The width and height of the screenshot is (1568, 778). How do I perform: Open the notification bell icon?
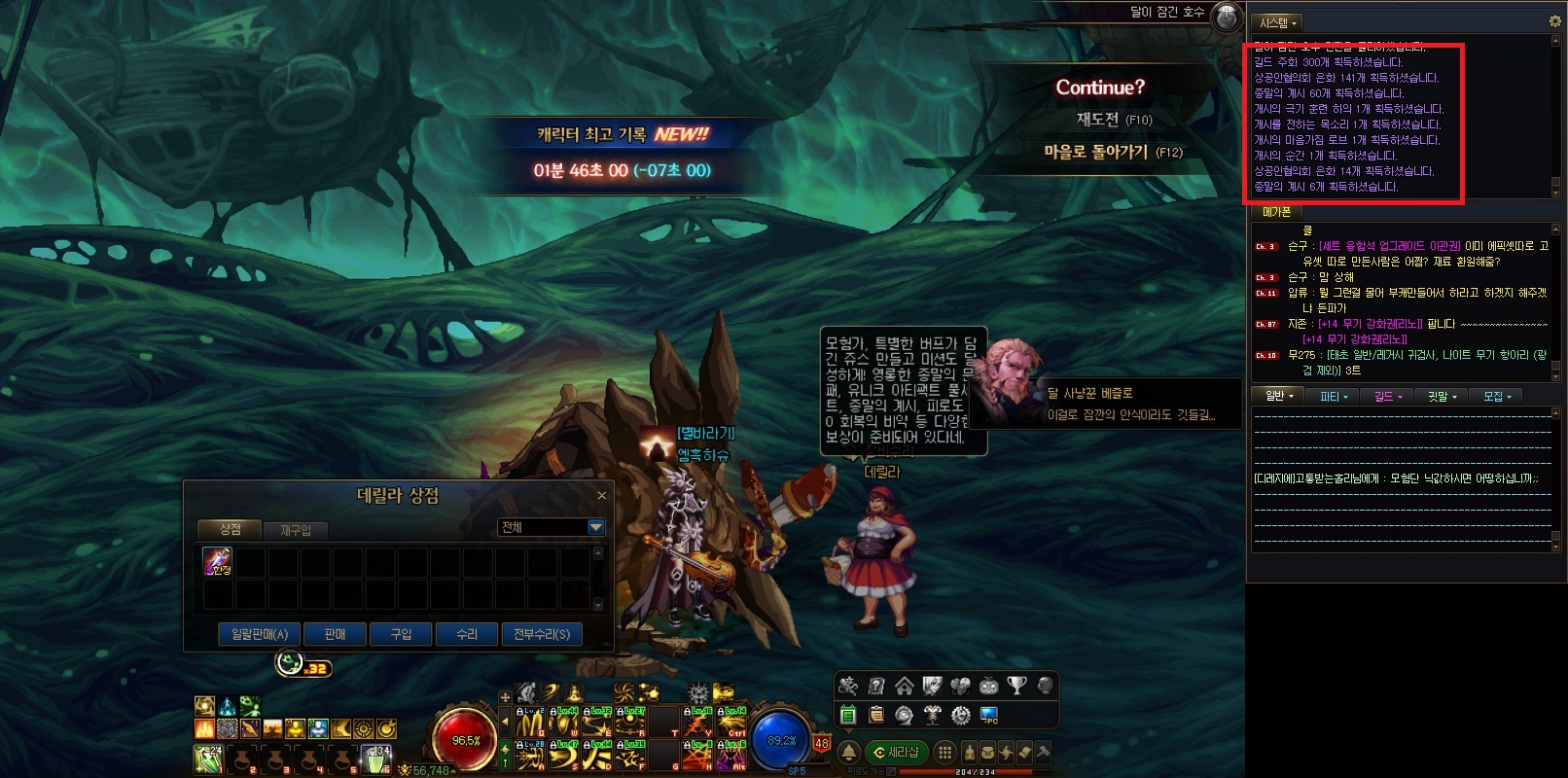848,752
